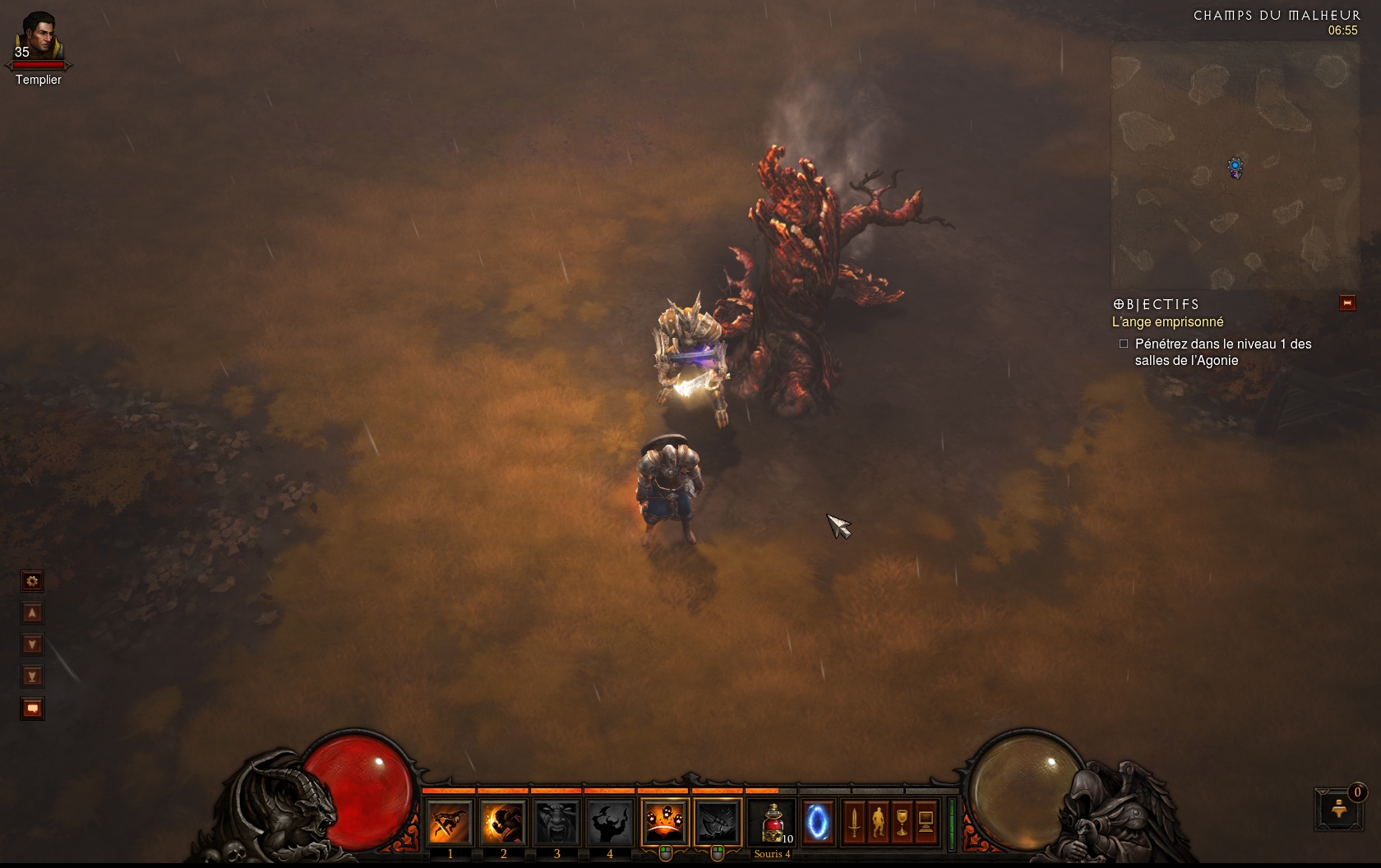Image resolution: width=1381 pixels, height=868 pixels.
Task: Jump to the bottom of the chat log
Action: coord(32,676)
